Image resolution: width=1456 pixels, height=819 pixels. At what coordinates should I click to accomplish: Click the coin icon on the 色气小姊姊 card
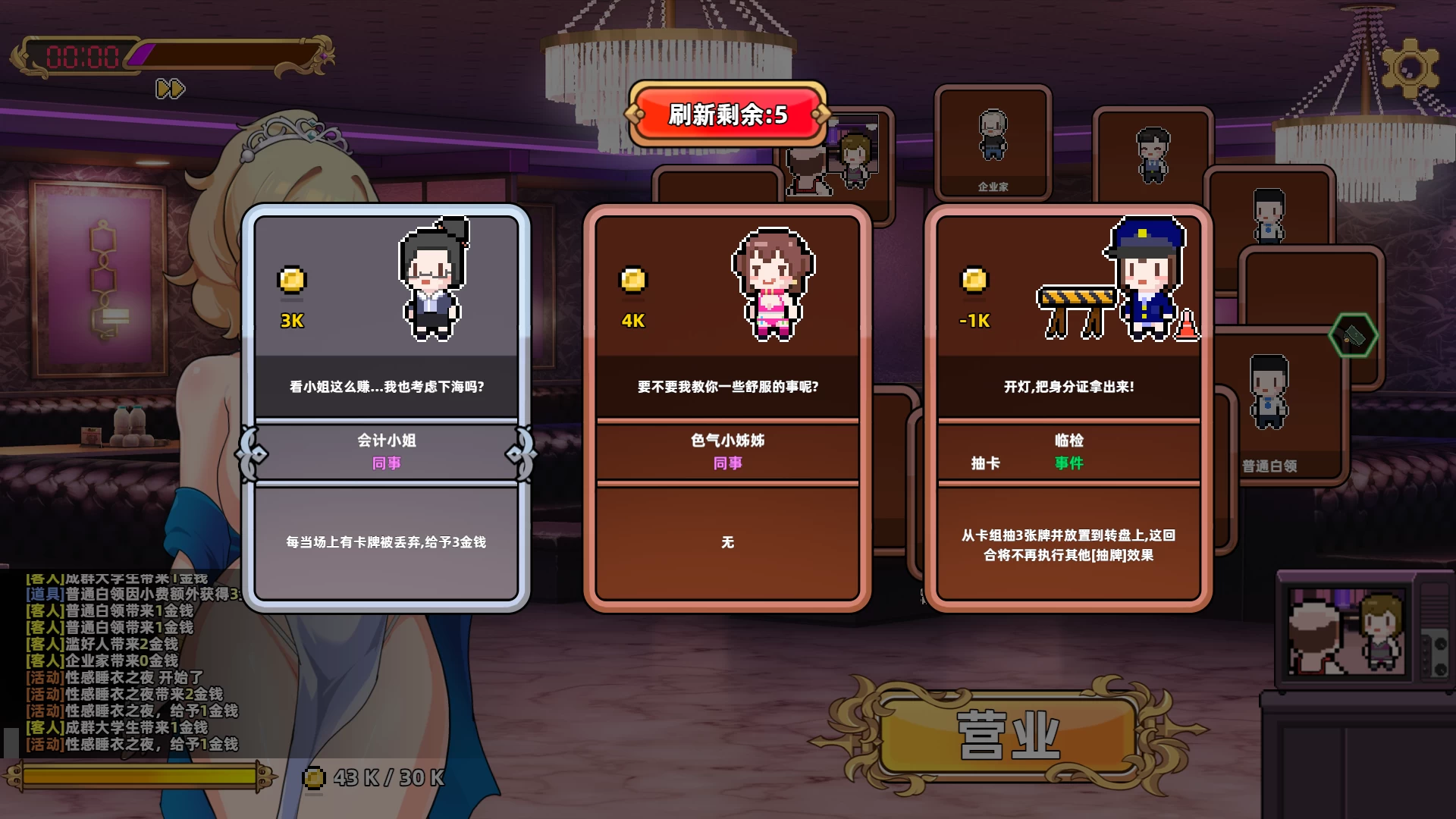[633, 281]
